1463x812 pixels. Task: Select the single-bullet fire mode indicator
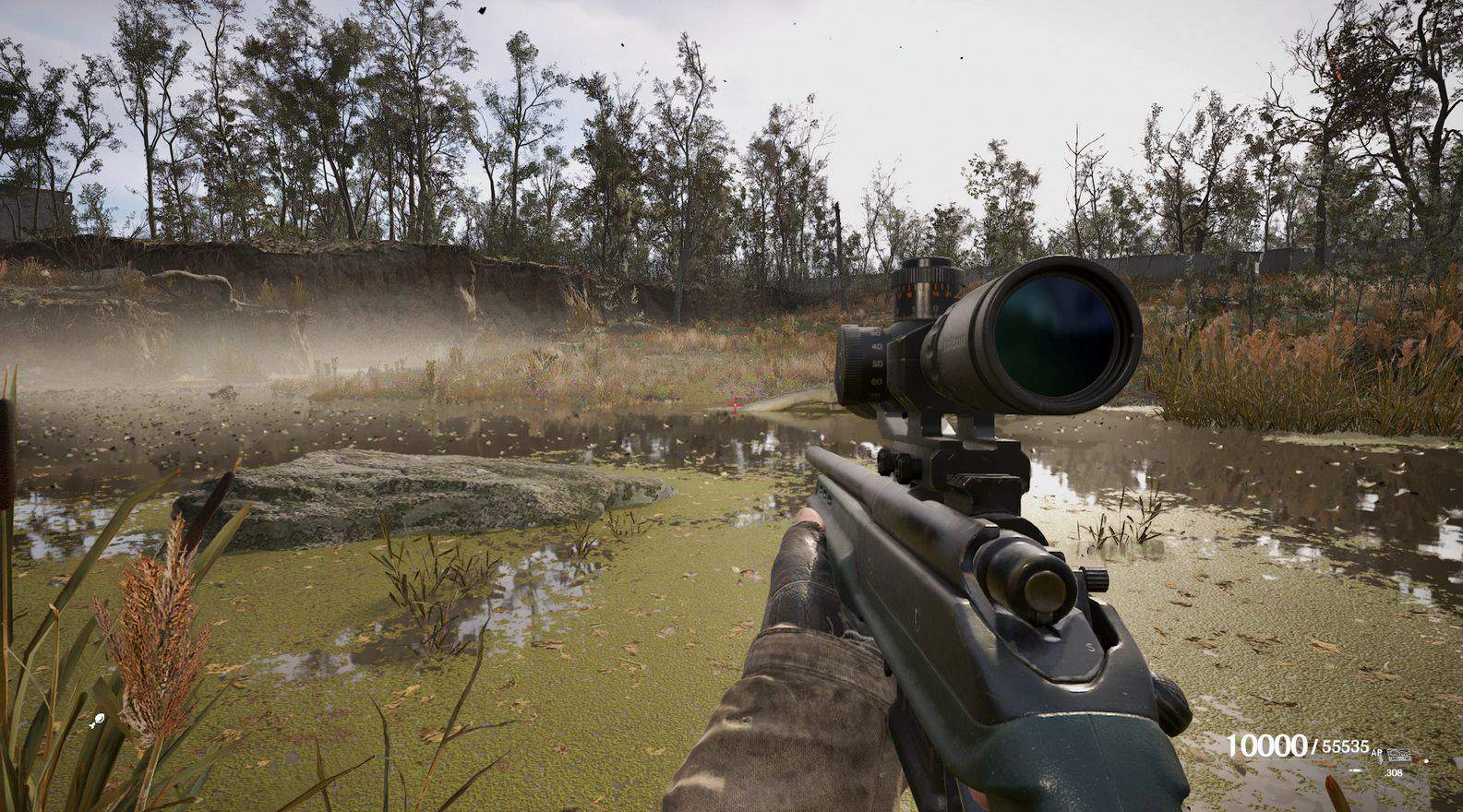tap(1356, 768)
